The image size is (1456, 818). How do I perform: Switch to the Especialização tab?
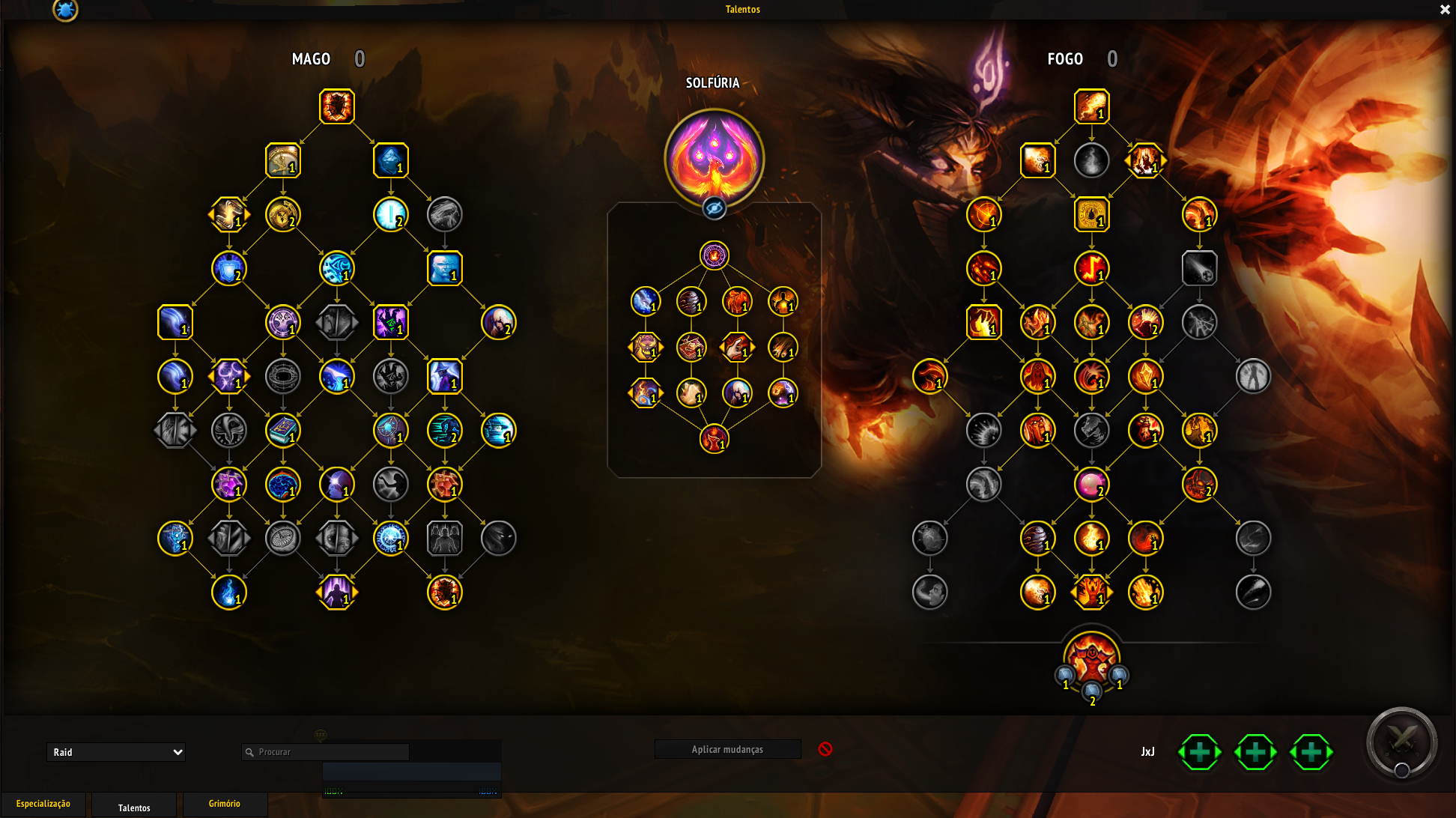pos(43,804)
